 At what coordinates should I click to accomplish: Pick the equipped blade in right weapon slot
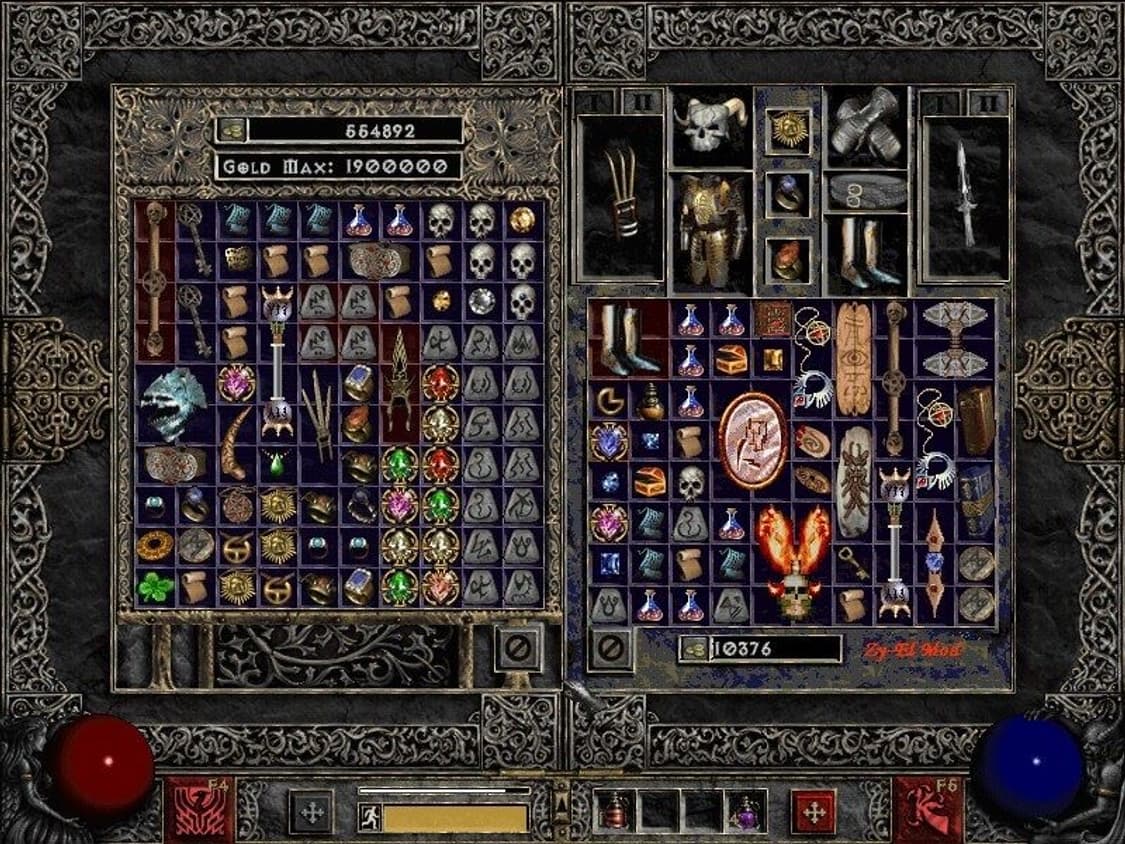tap(964, 200)
